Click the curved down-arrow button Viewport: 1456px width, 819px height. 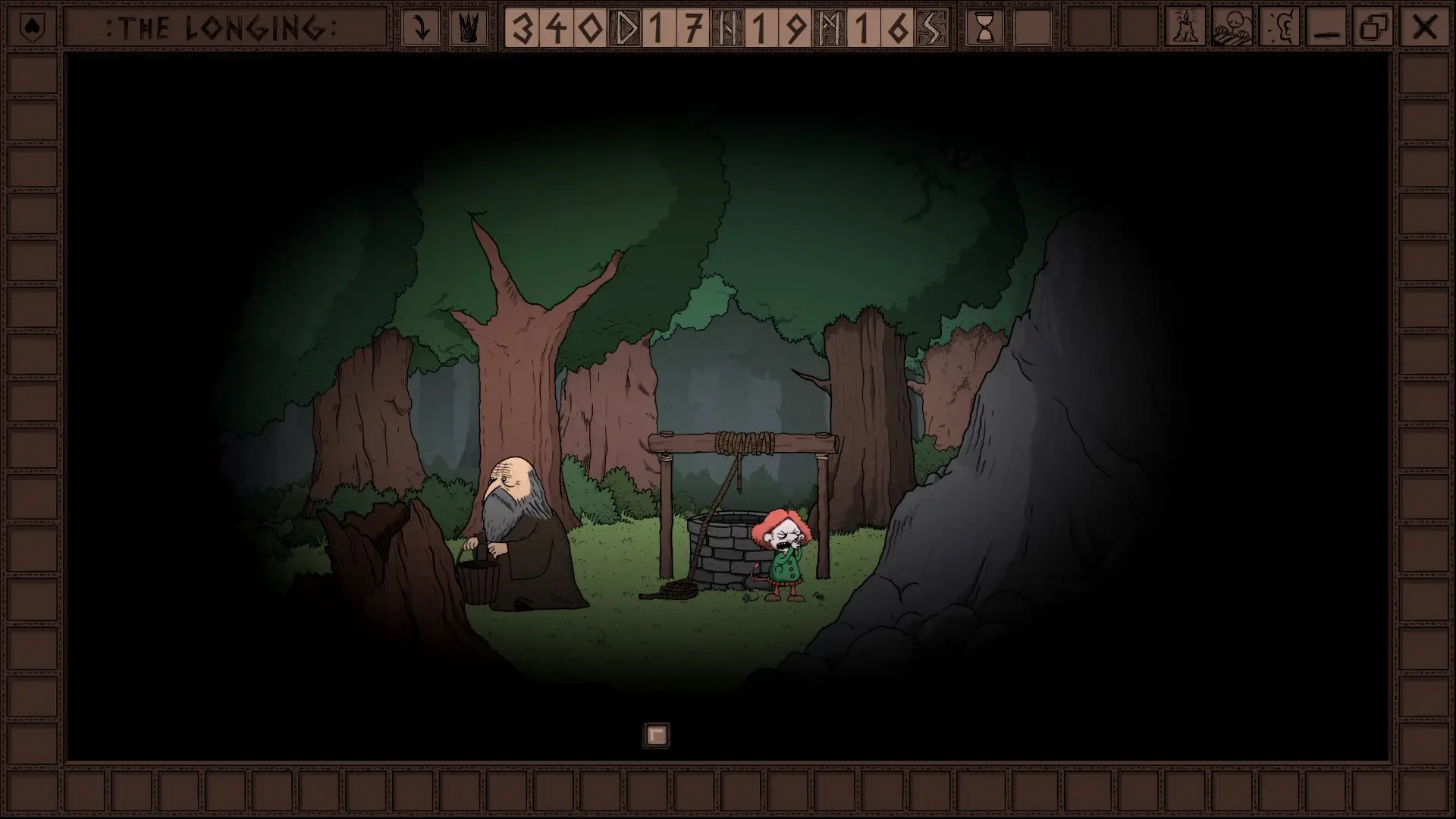click(421, 28)
